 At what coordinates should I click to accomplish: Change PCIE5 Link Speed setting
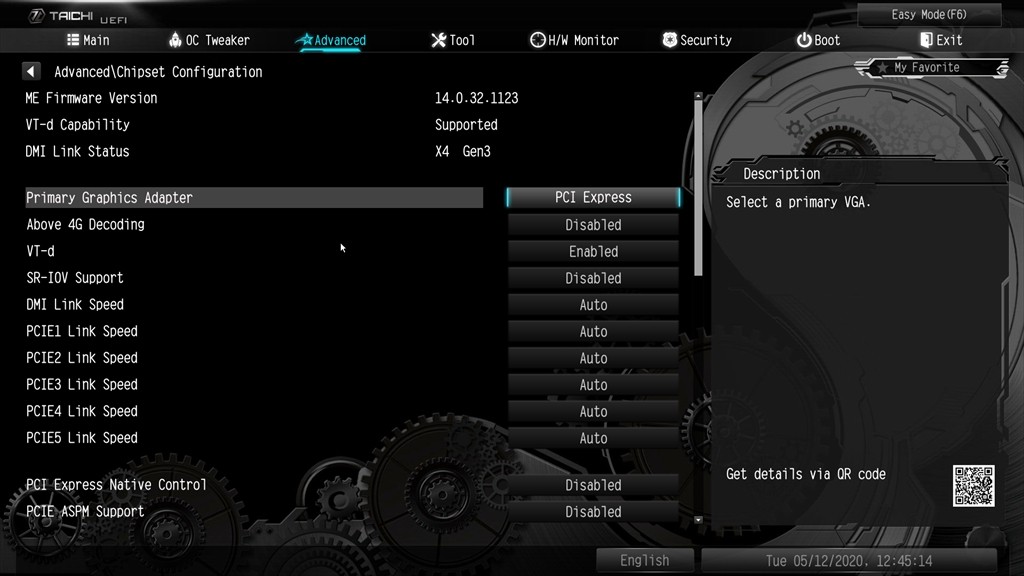593,438
